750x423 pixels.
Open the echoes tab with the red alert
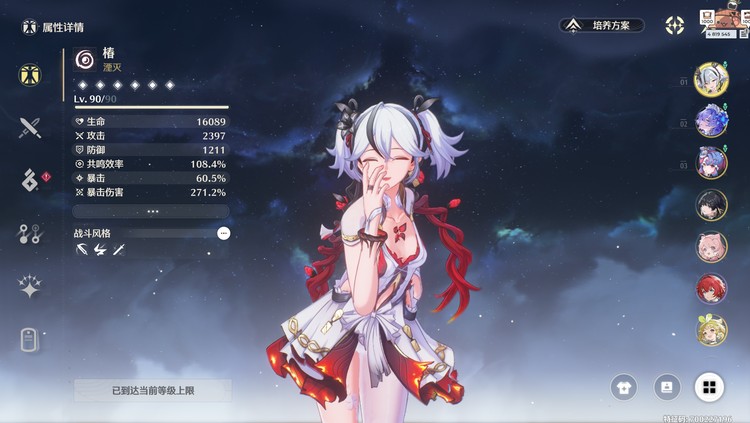click(30, 180)
